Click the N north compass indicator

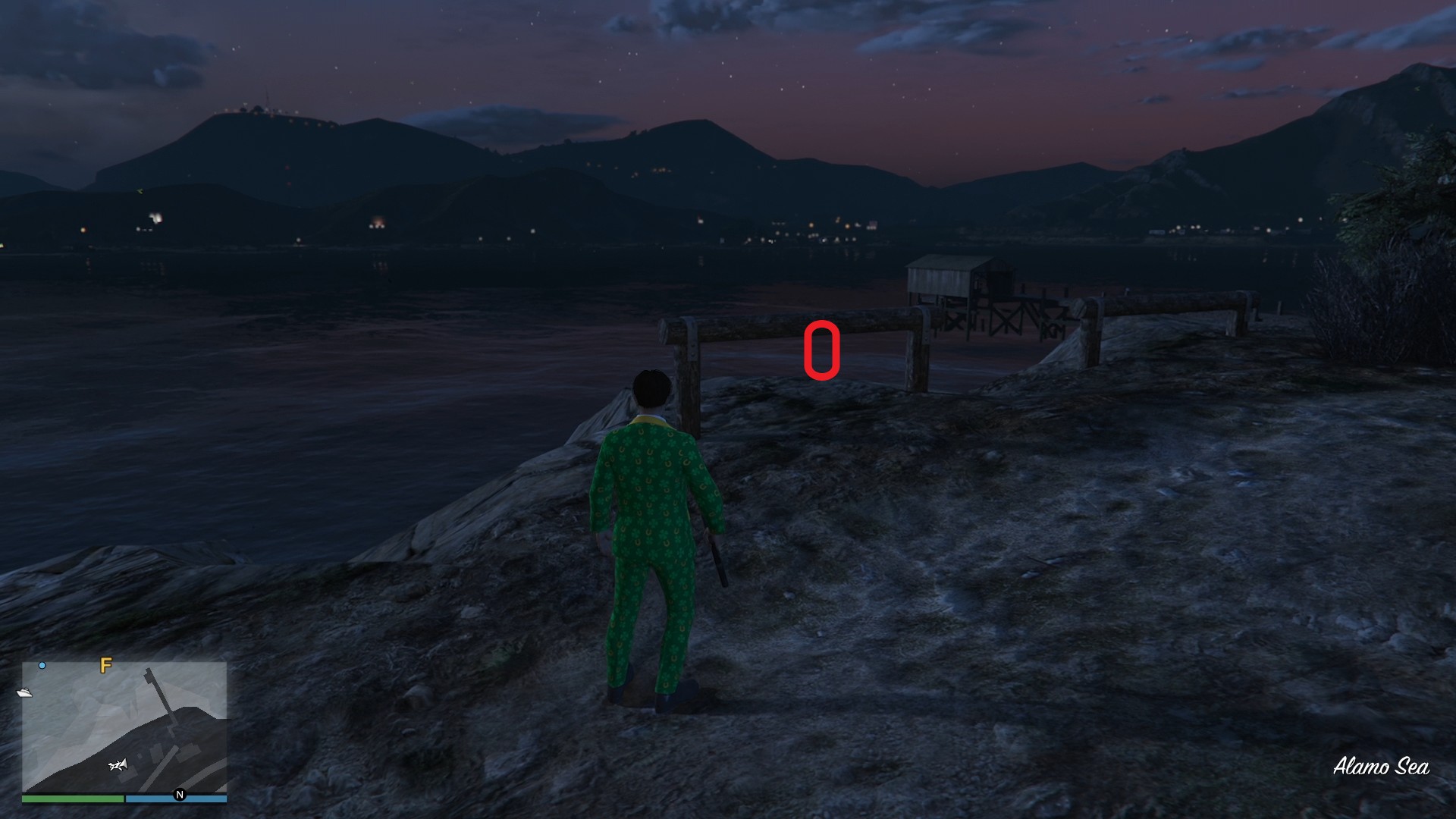point(180,795)
